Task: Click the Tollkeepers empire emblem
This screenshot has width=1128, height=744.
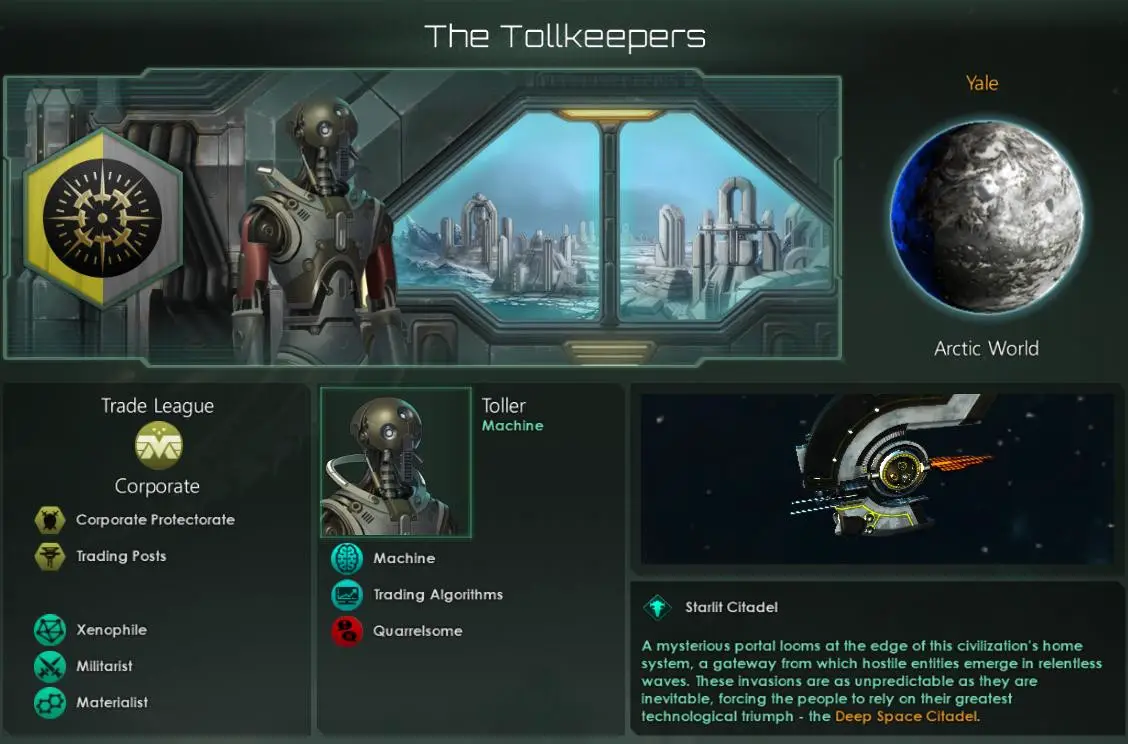Action: (x=103, y=220)
